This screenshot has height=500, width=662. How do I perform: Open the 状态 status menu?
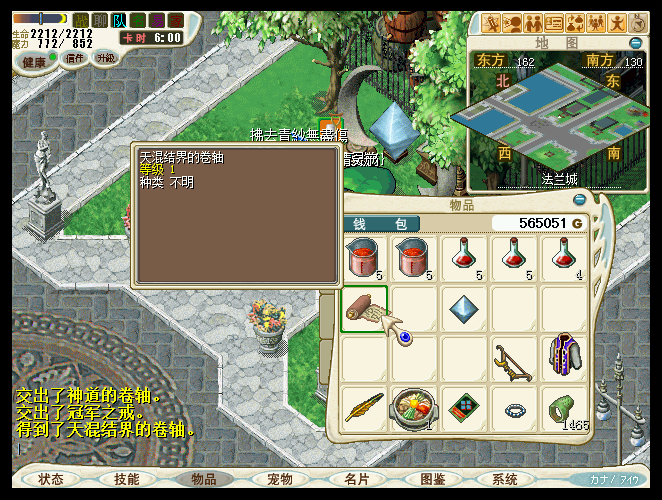point(50,479)
